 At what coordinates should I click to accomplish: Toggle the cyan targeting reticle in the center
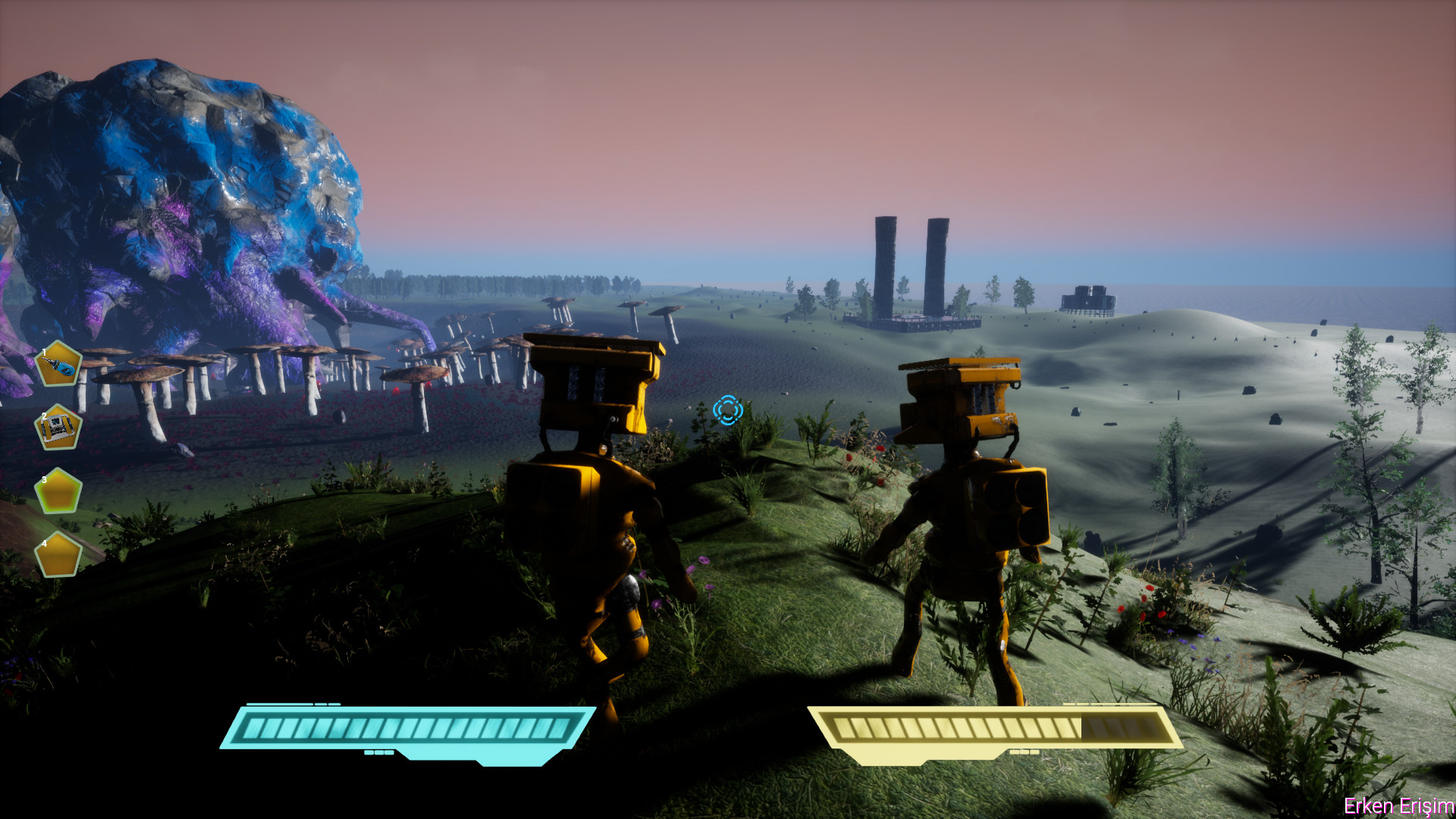(x=726, y=409)
